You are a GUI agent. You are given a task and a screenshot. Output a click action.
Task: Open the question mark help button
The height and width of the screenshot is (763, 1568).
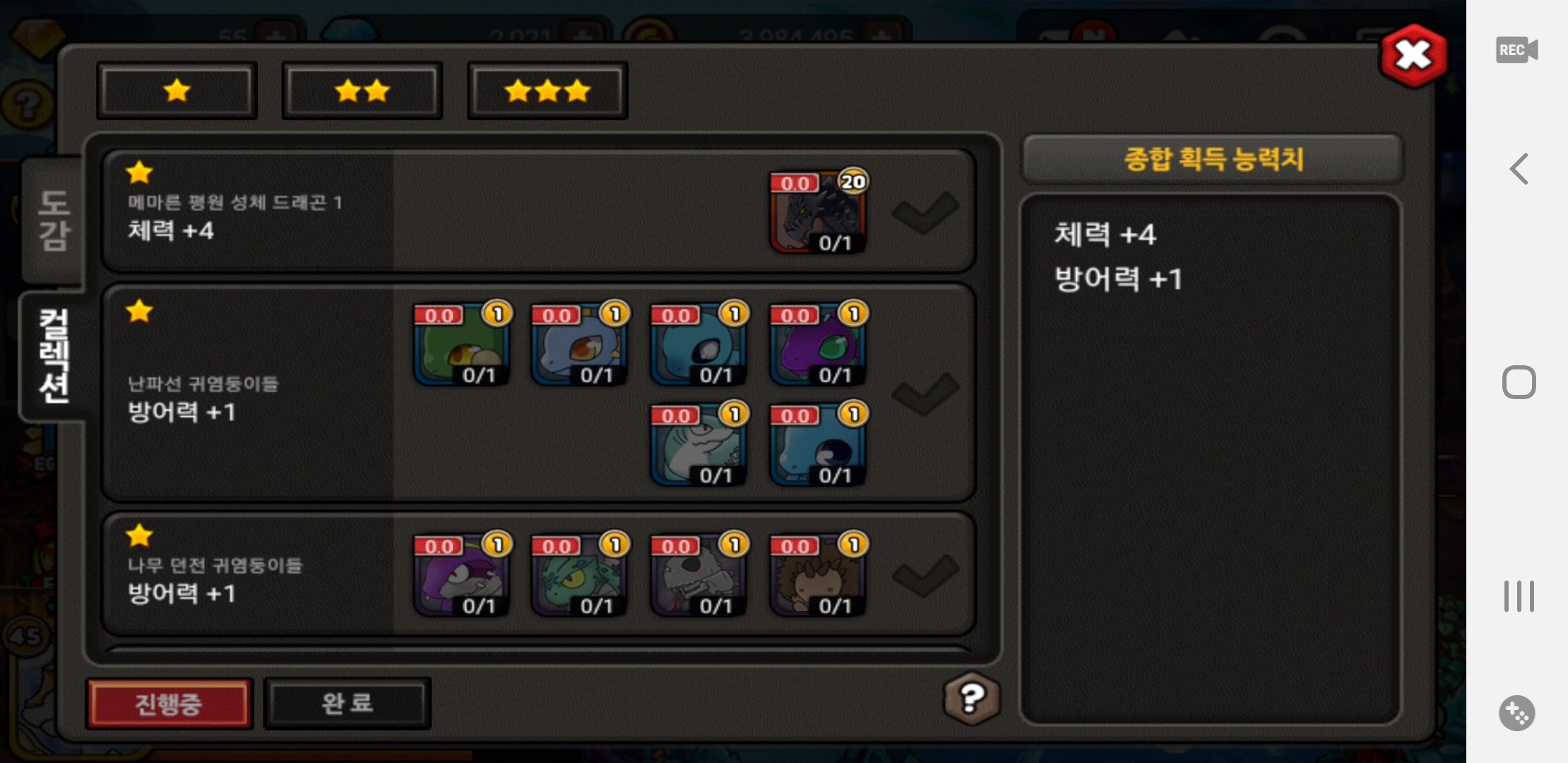pyautogui.click(x=972, y=699)
